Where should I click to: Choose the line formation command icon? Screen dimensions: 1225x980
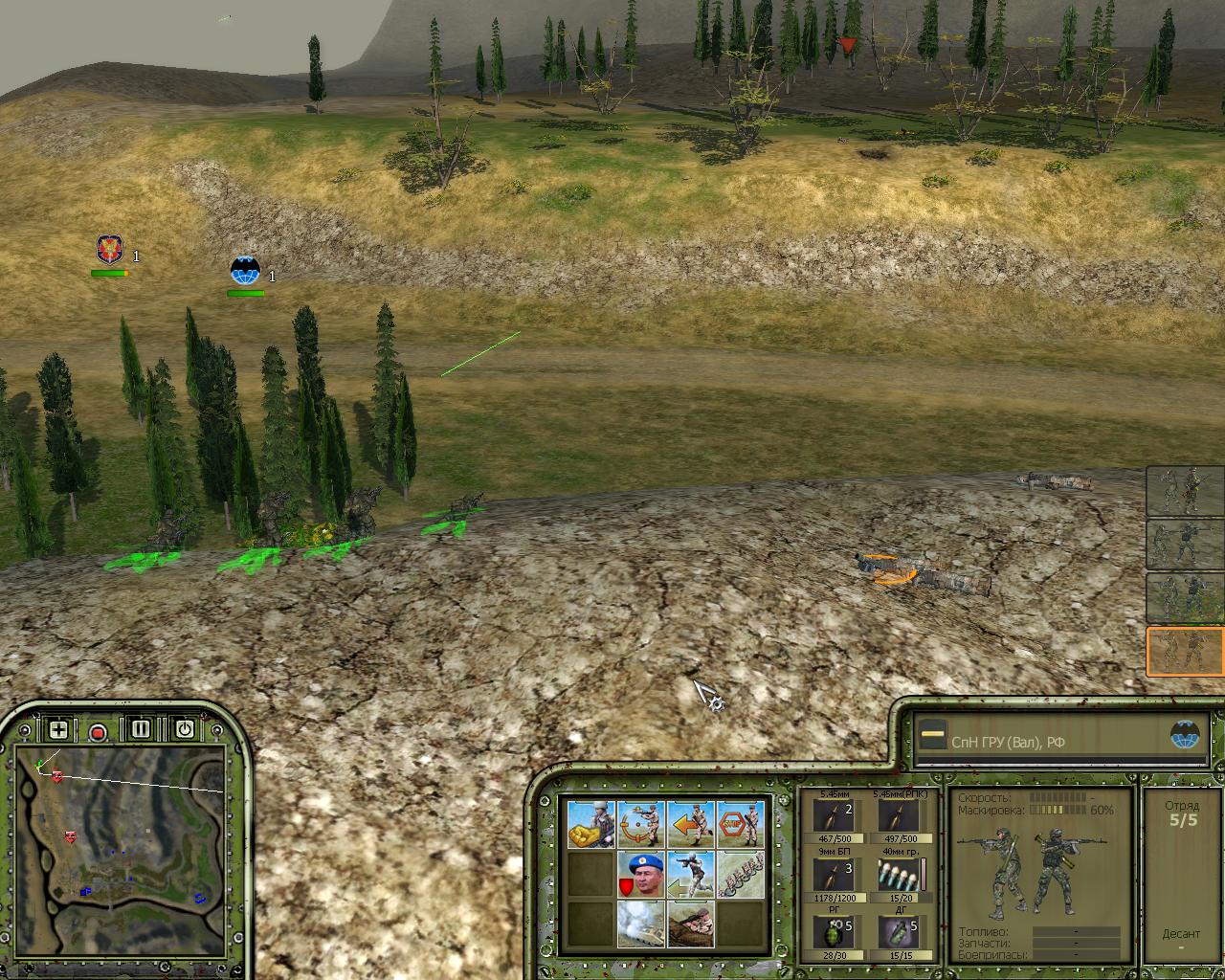click(x=741, y=874)
